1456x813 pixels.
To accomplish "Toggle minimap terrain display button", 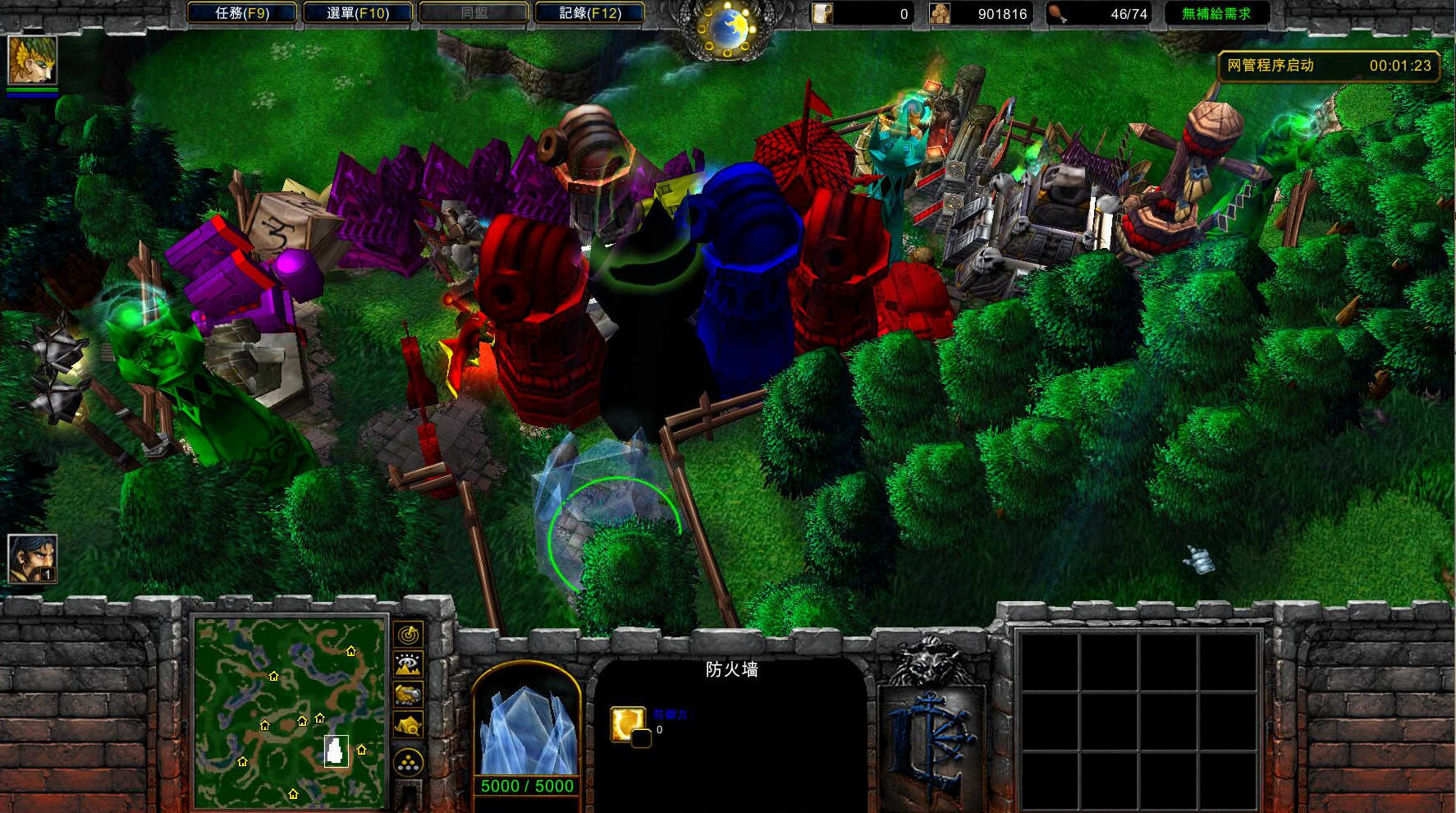I will coord(409,664).
